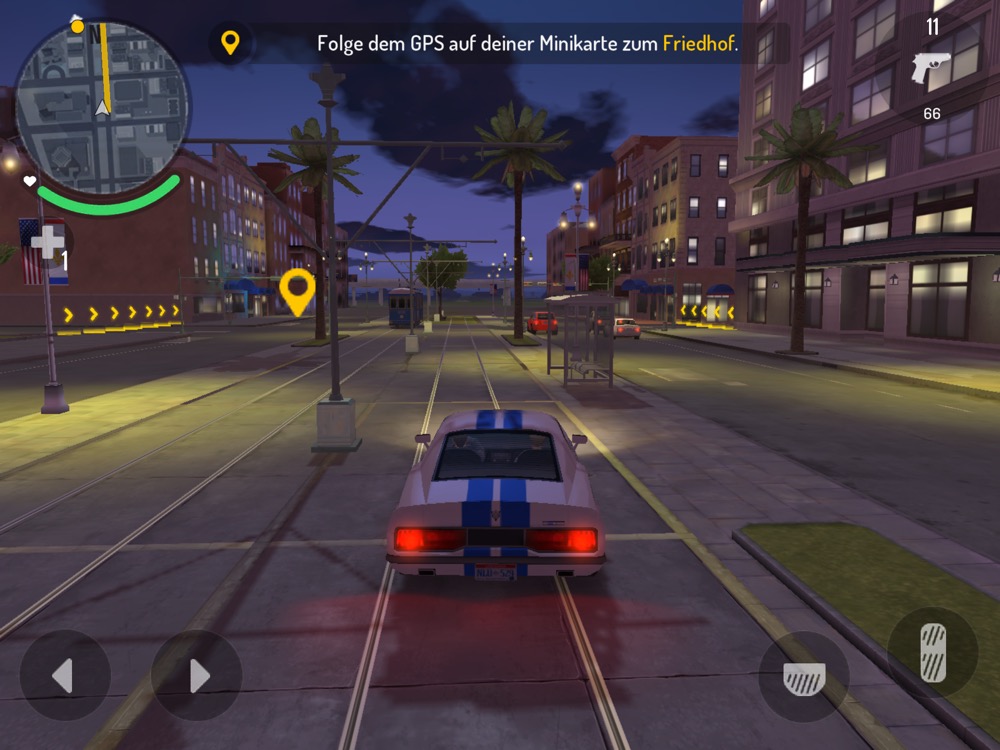Select the pistol weapon icon
This screenshot has height=750, width=1000.
[931, 68]
